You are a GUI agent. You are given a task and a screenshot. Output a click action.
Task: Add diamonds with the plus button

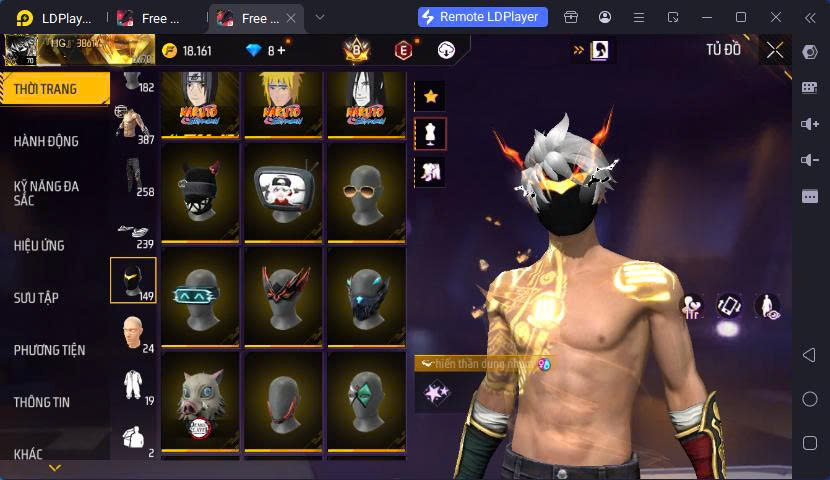[281, 50]
